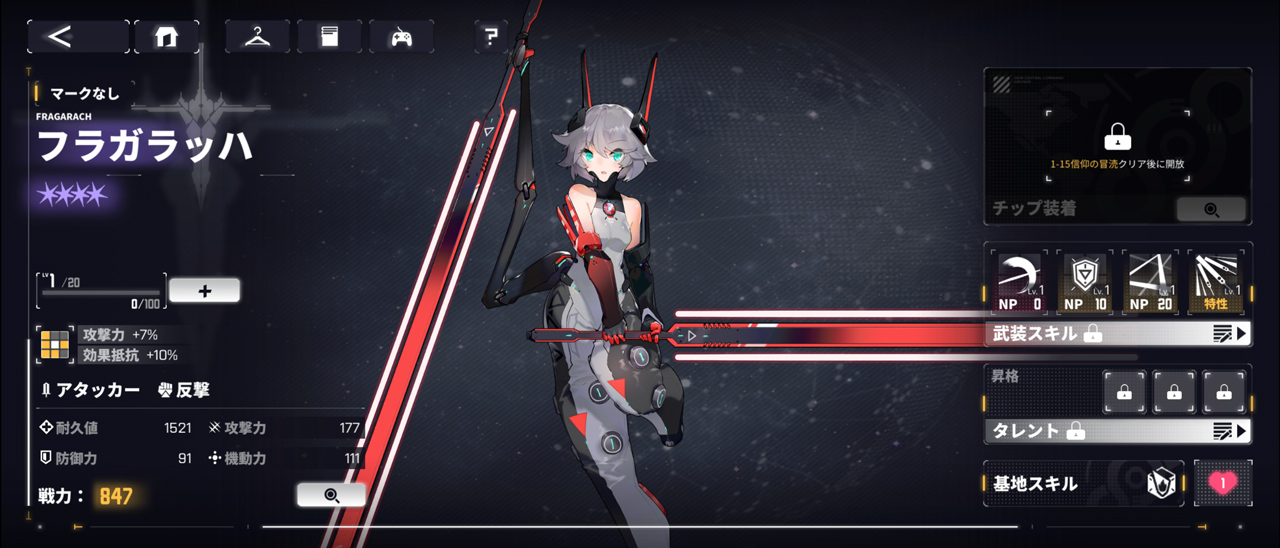
Task: Select the NP 0 scythe skill
Action: pos(1019,281)
